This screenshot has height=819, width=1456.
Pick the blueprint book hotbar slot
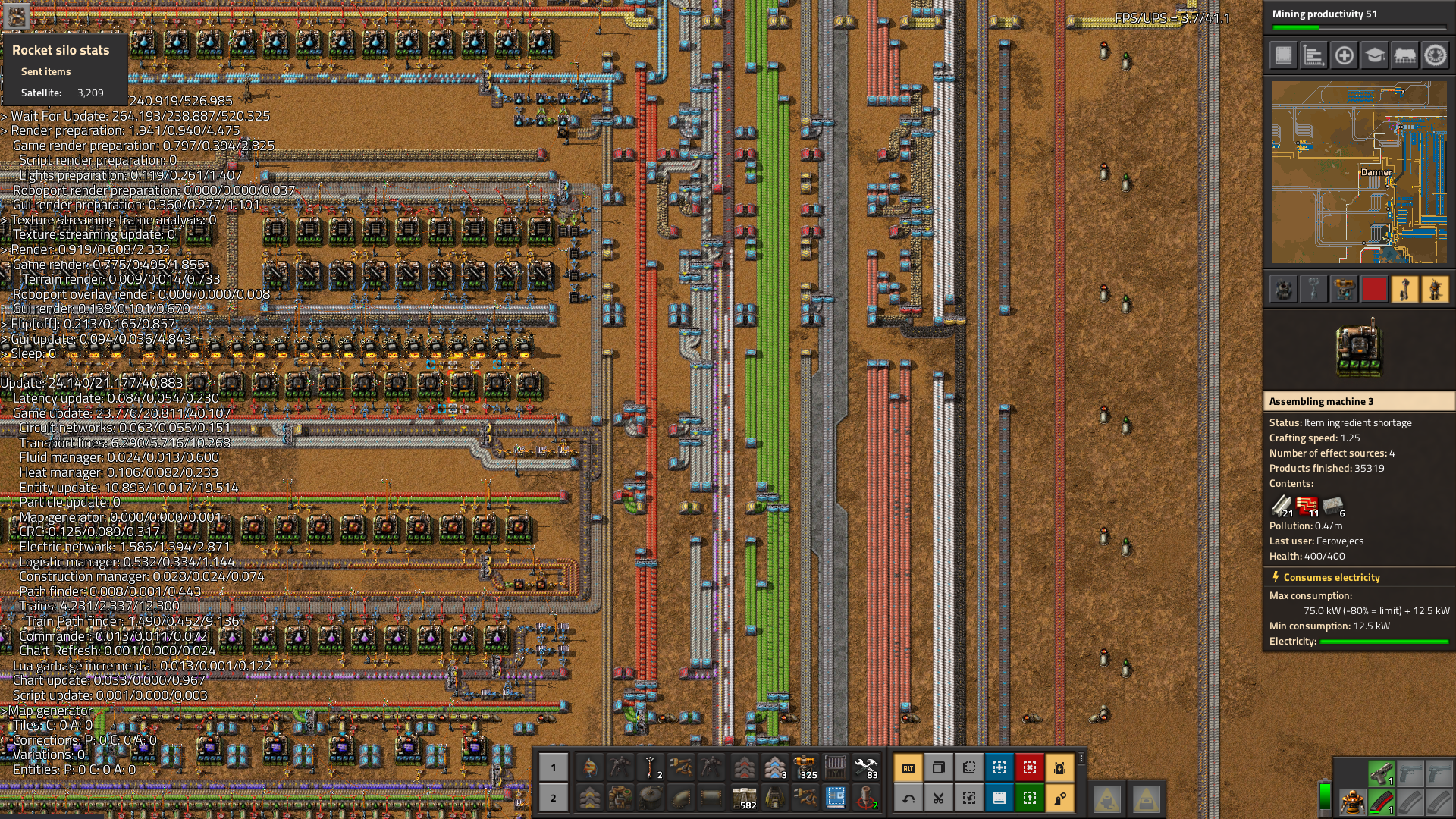click(836, 798)
